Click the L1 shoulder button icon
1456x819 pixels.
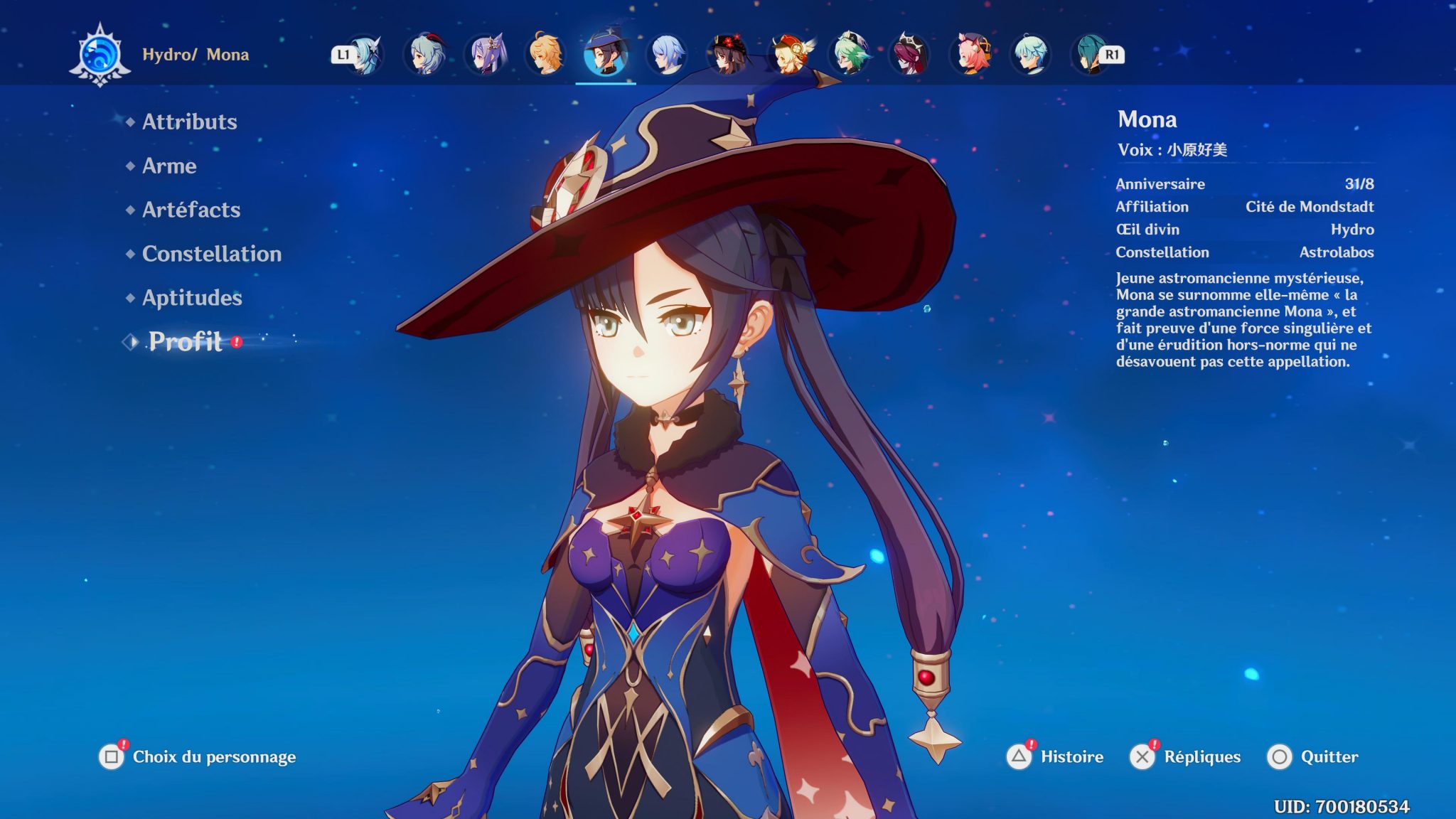(343, 55)
